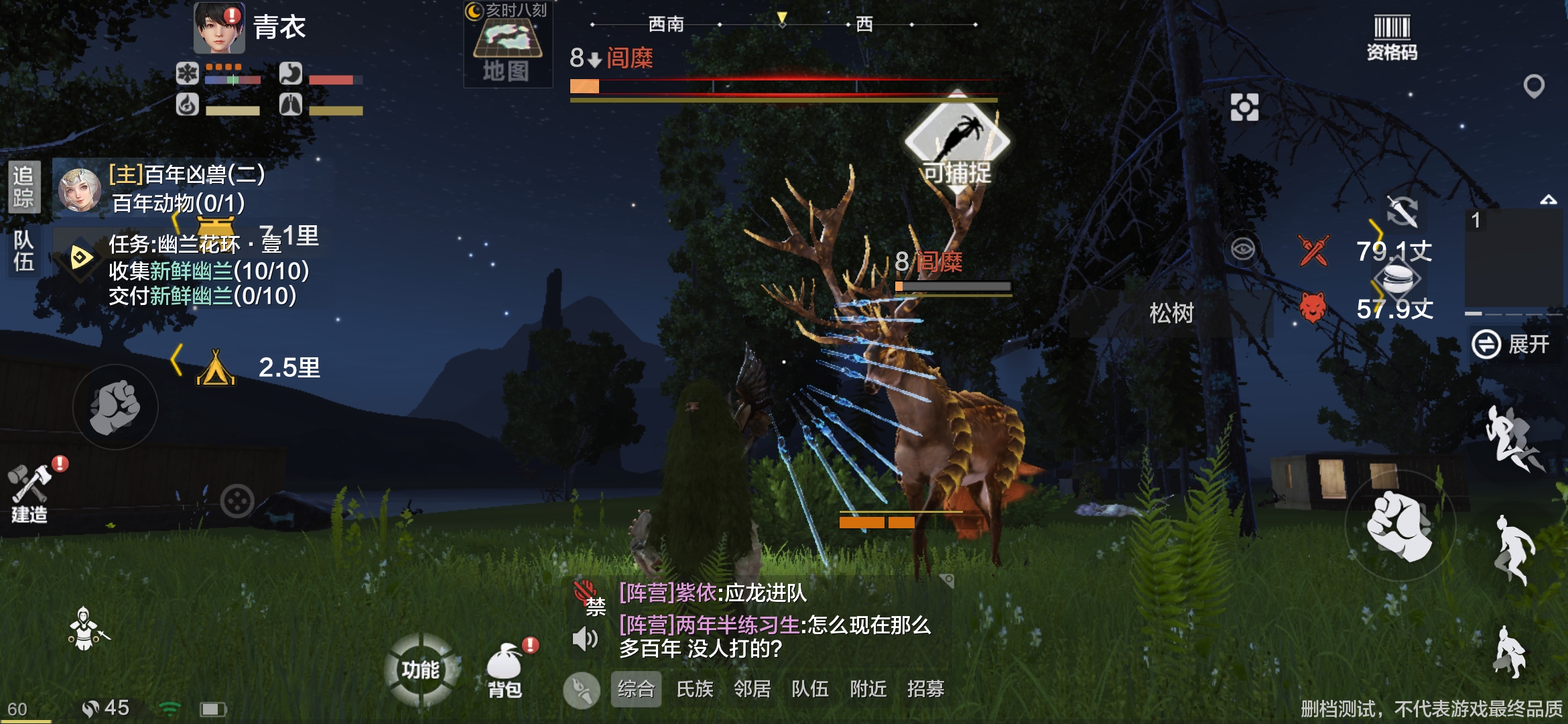
Task: Switch to the 综合 chat tab
Action: (636, 688)
